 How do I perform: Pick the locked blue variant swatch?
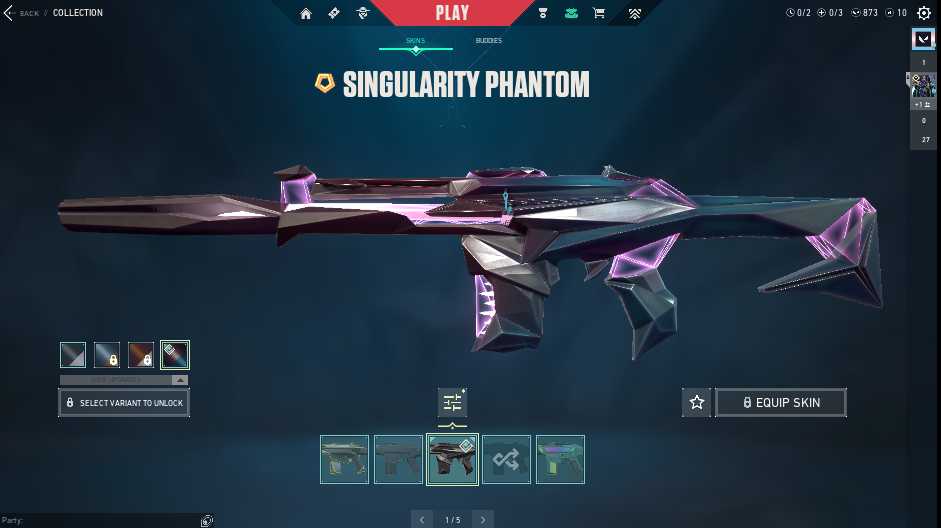pyautogui.click(x=107, y=355)
